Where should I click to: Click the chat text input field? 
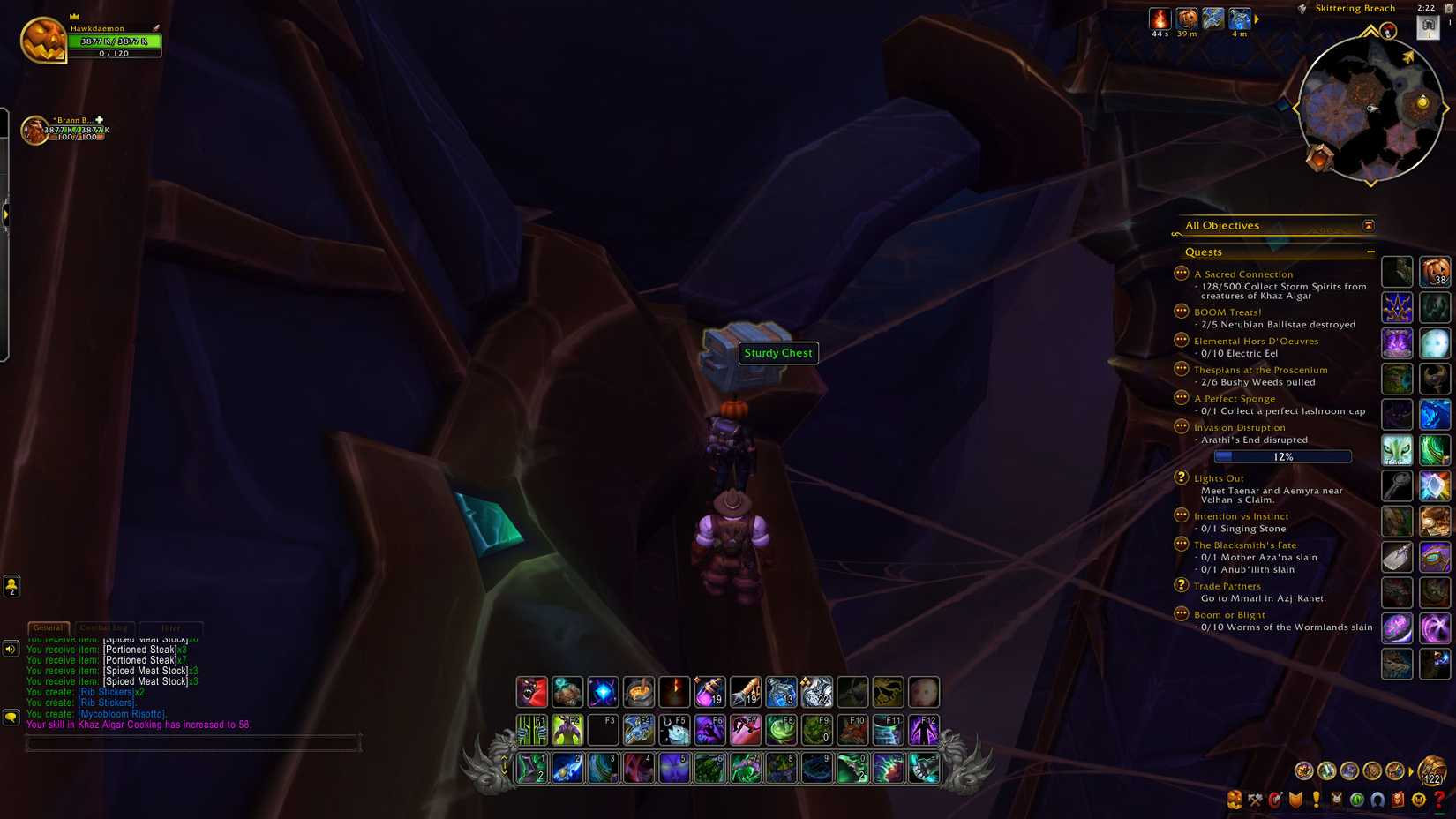point(194,742)
